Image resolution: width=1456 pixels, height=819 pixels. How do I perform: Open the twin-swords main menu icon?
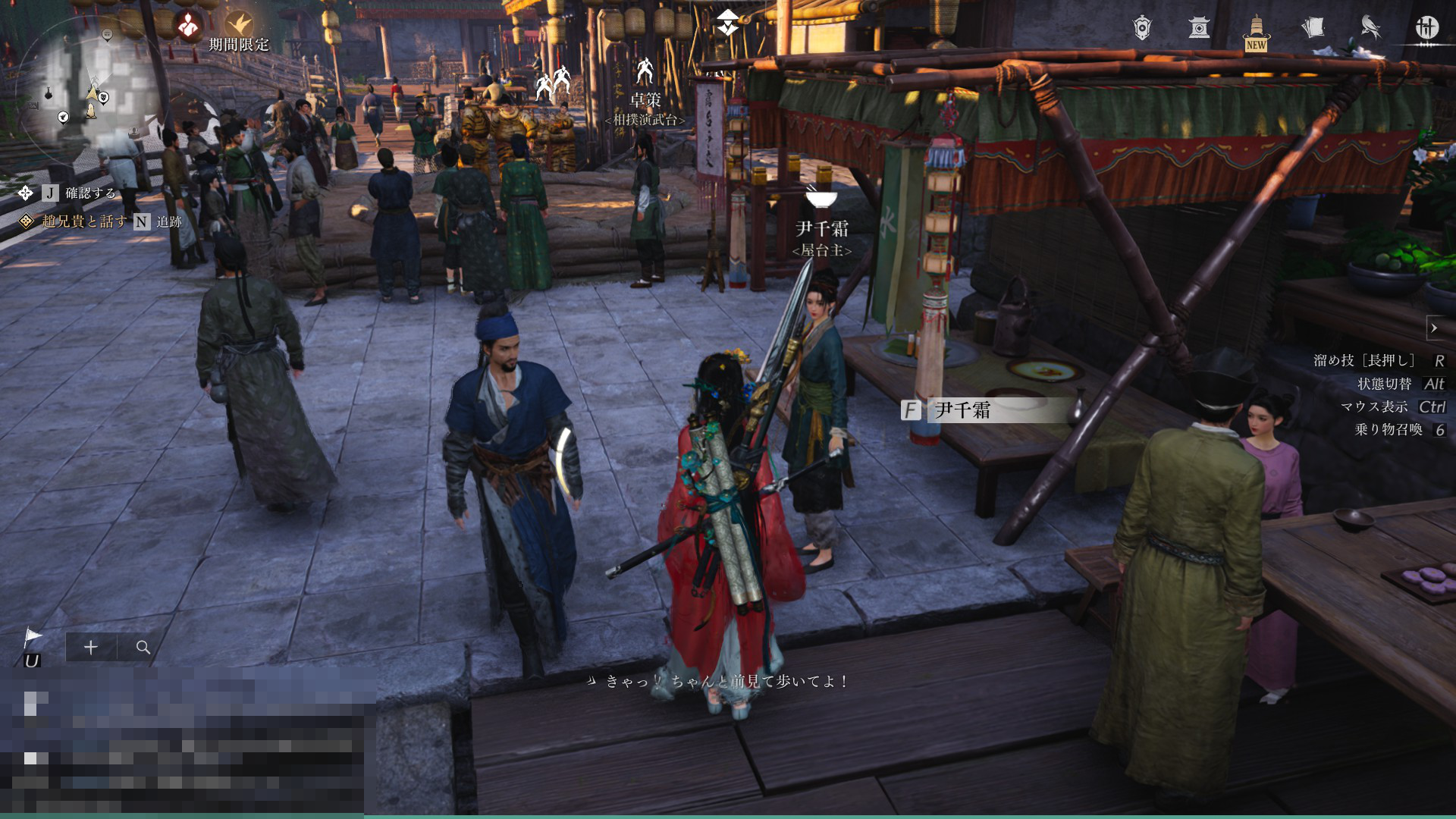tap(1426, 28)
